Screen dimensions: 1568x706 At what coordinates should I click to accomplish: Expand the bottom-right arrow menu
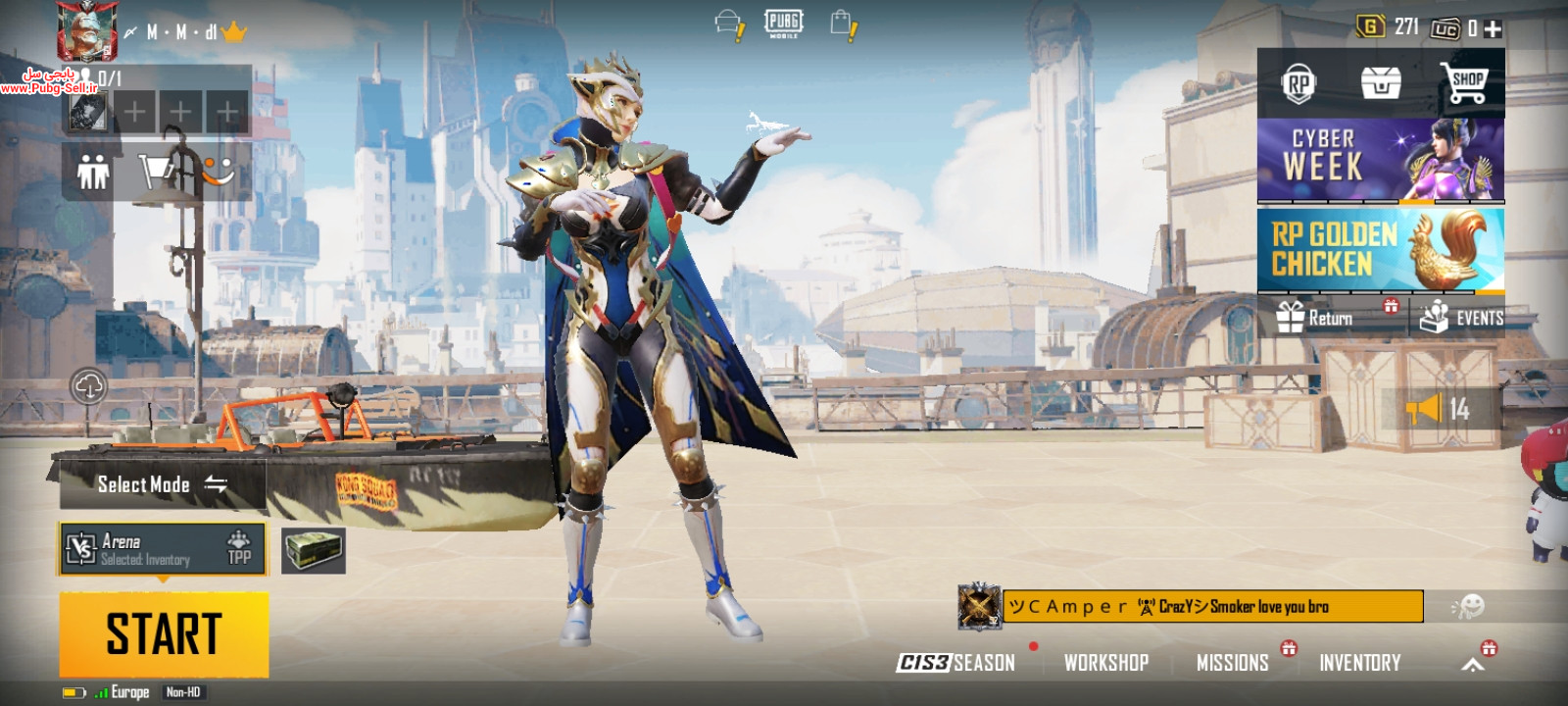point(1472,665)
